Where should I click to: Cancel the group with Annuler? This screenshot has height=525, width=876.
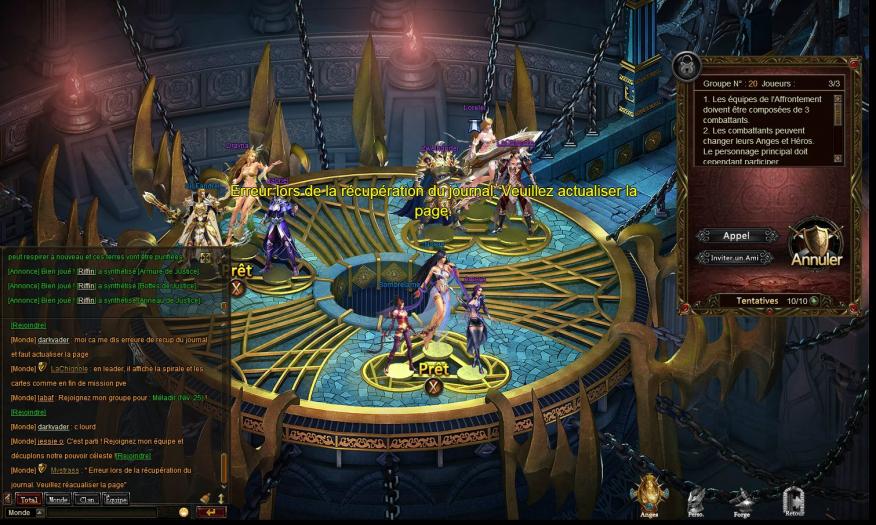click(816, 246)
